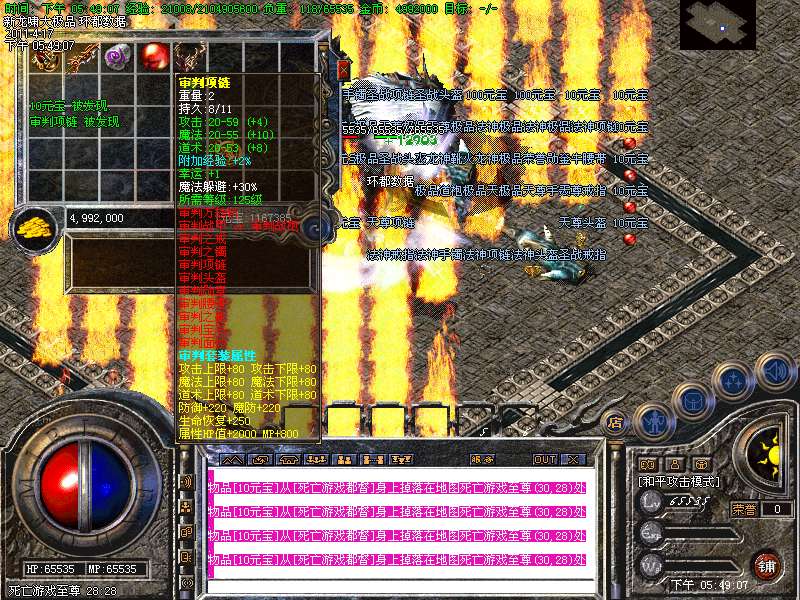Open the red 铺 stall button
Viewport: 800px width, 600px height.
pos(767,565)
